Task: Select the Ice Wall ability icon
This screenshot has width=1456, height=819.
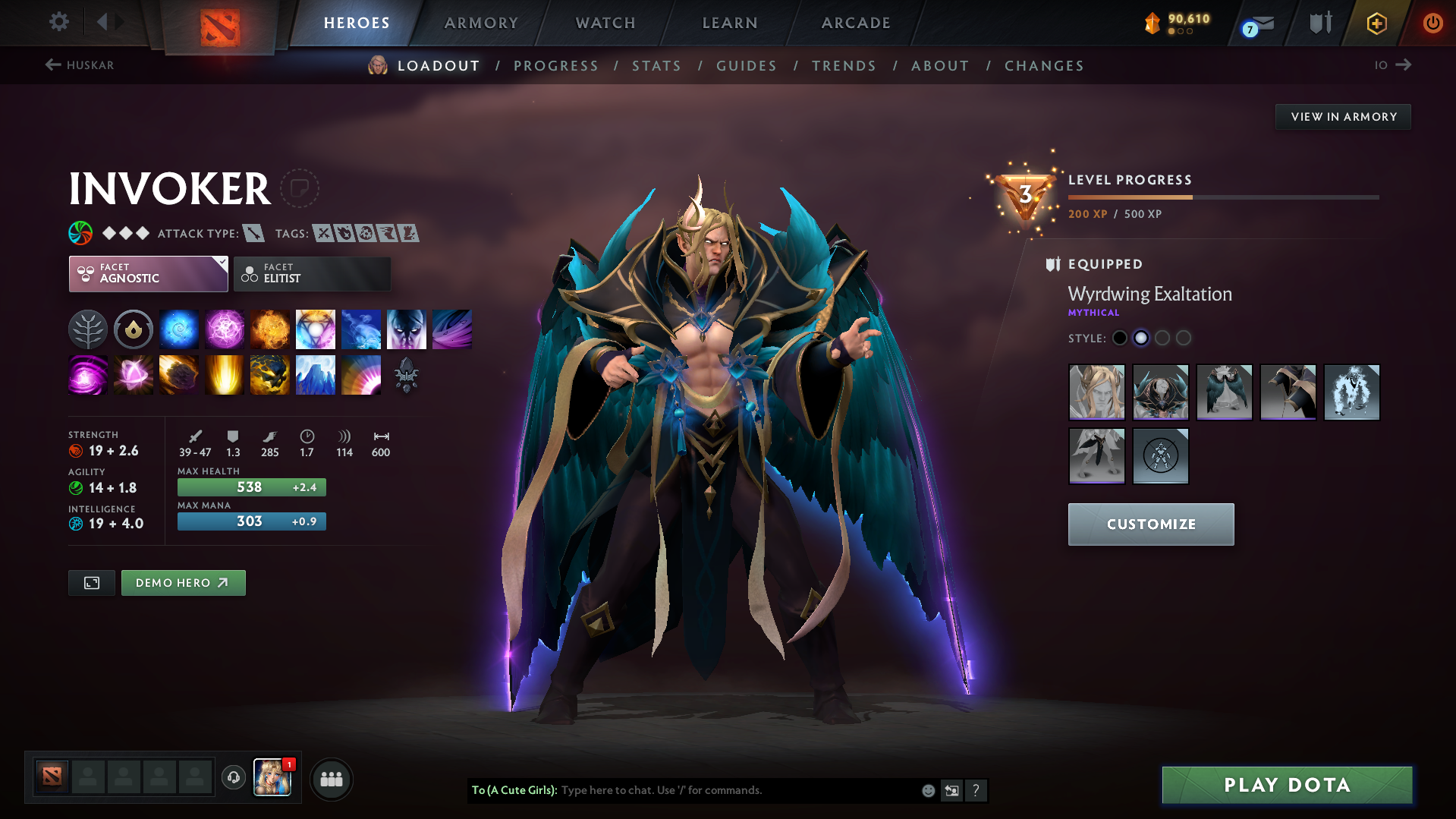Action: pos(316,375)
